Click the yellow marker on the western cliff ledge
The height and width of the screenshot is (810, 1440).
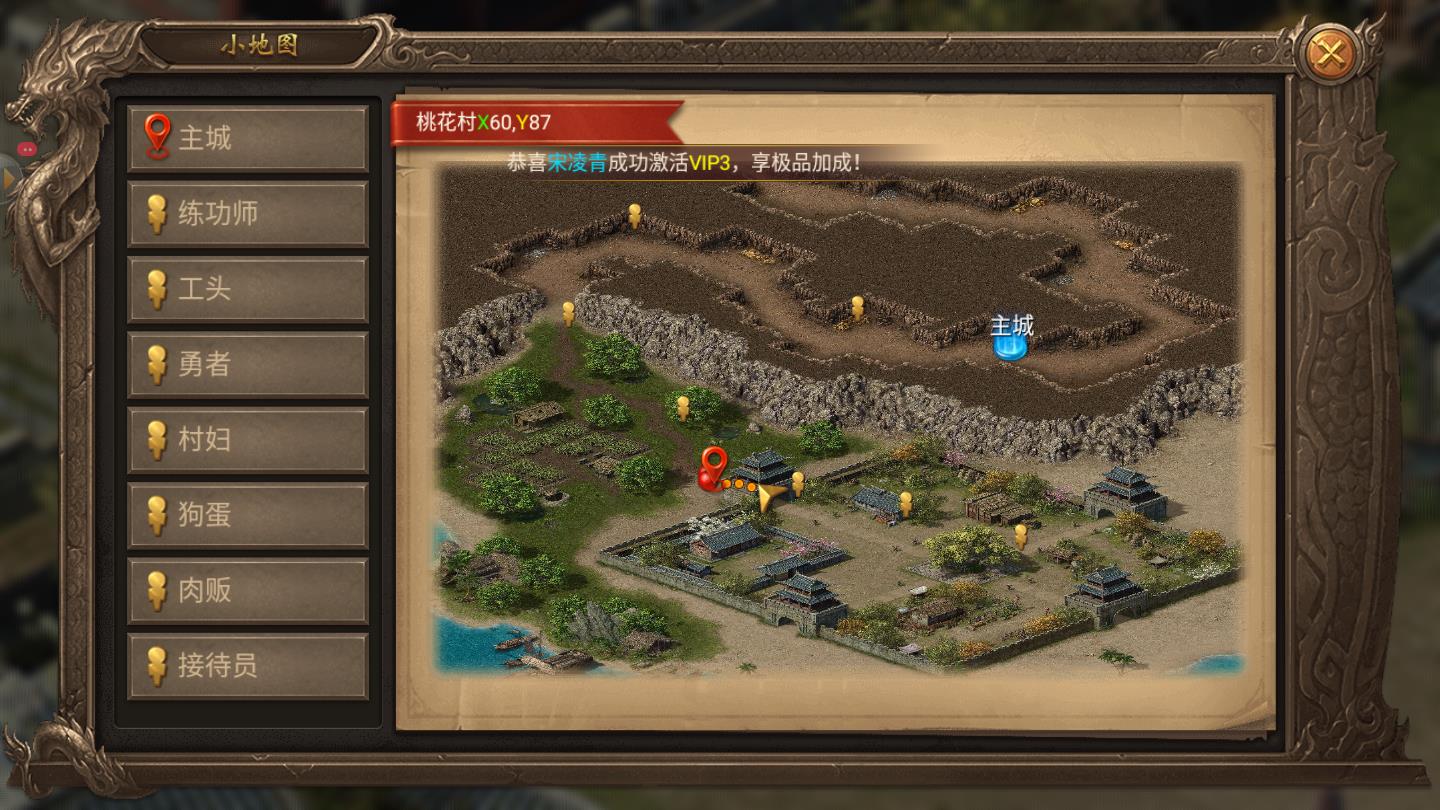[x=571, y=313]
